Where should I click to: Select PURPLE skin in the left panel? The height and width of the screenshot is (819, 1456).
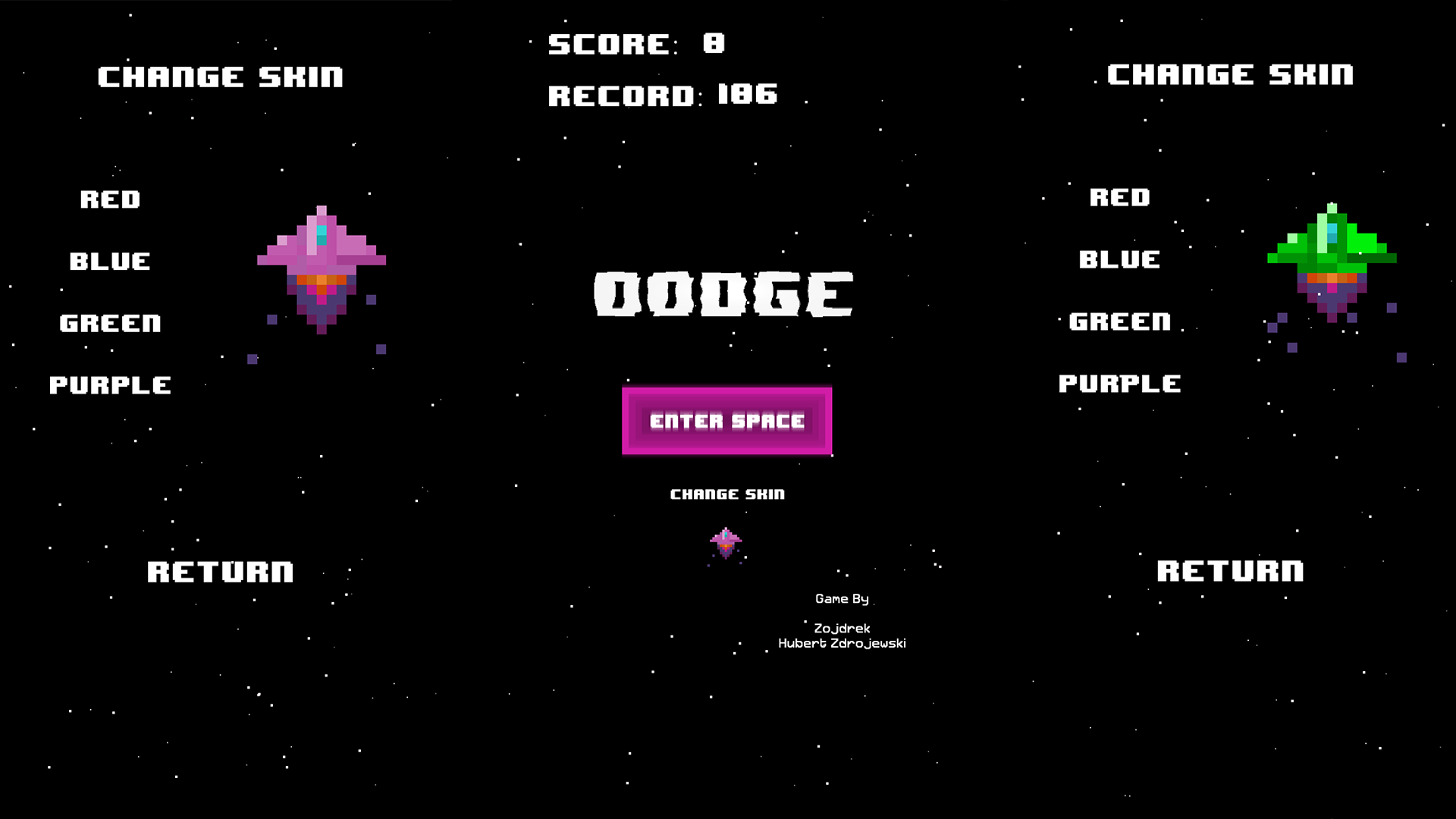point(111,384)
